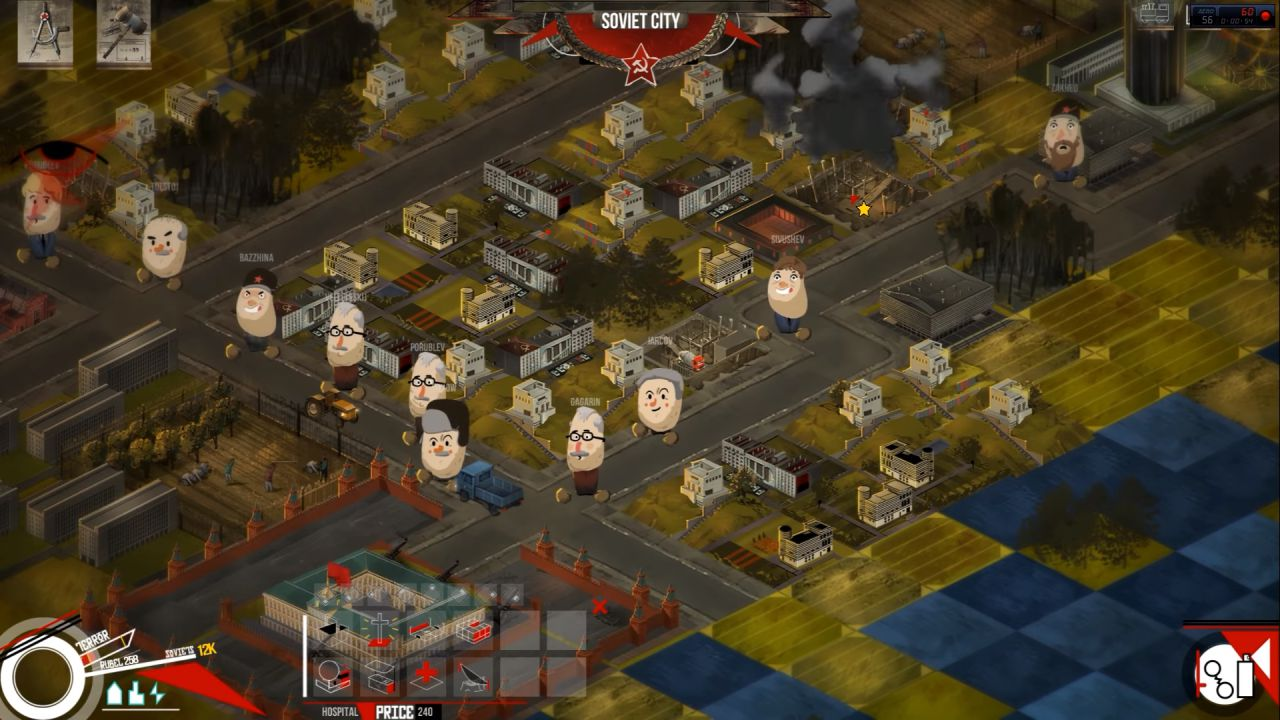The height and width of the screenshot is (720, 1280).
Task: Choose the stacked red blocks building
Action: click(473, 630)
